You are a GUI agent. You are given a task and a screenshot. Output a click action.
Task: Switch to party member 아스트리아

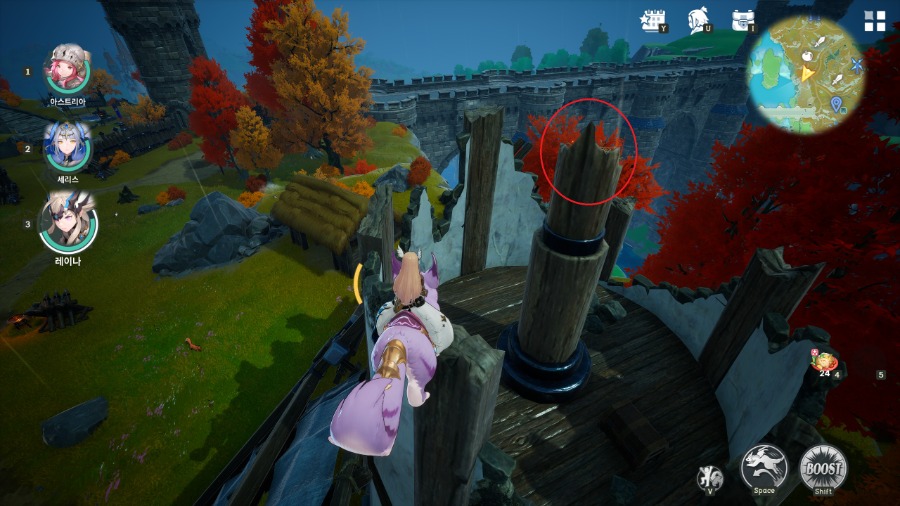click(68, 68)
